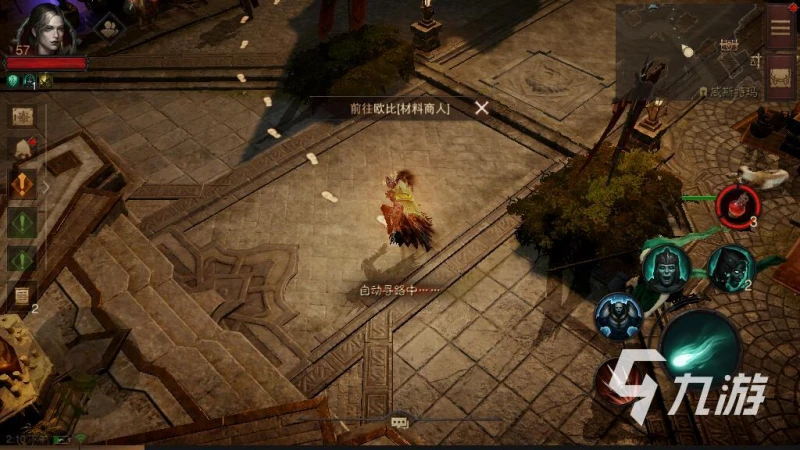Open the minimap

(x=688, y=52)
